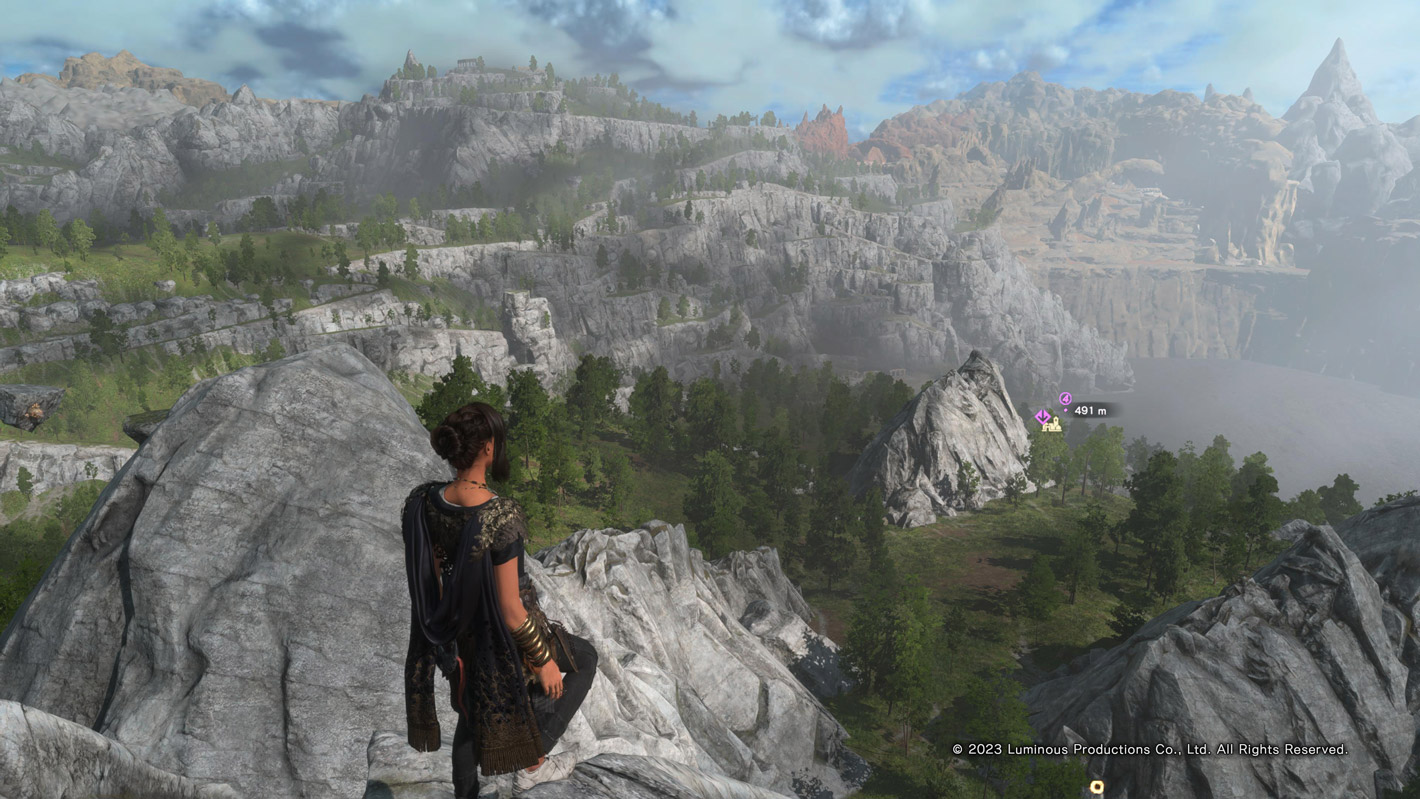Select the pink numbered 4 waypoint pin
This screenshot has width=1420, height=799.
(1066, 399)
